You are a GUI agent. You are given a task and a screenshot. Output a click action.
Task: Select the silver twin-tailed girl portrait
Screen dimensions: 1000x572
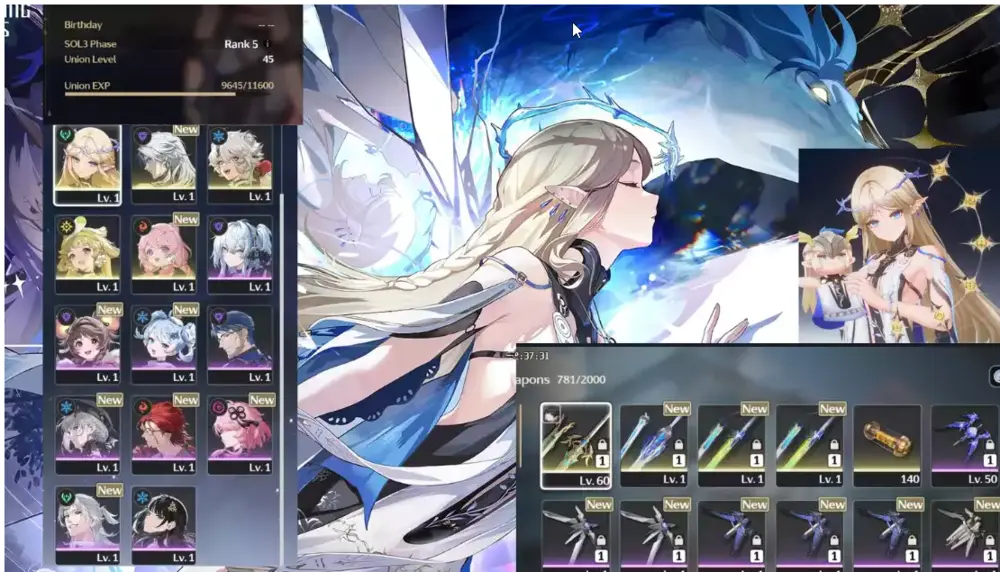[239, 252]
